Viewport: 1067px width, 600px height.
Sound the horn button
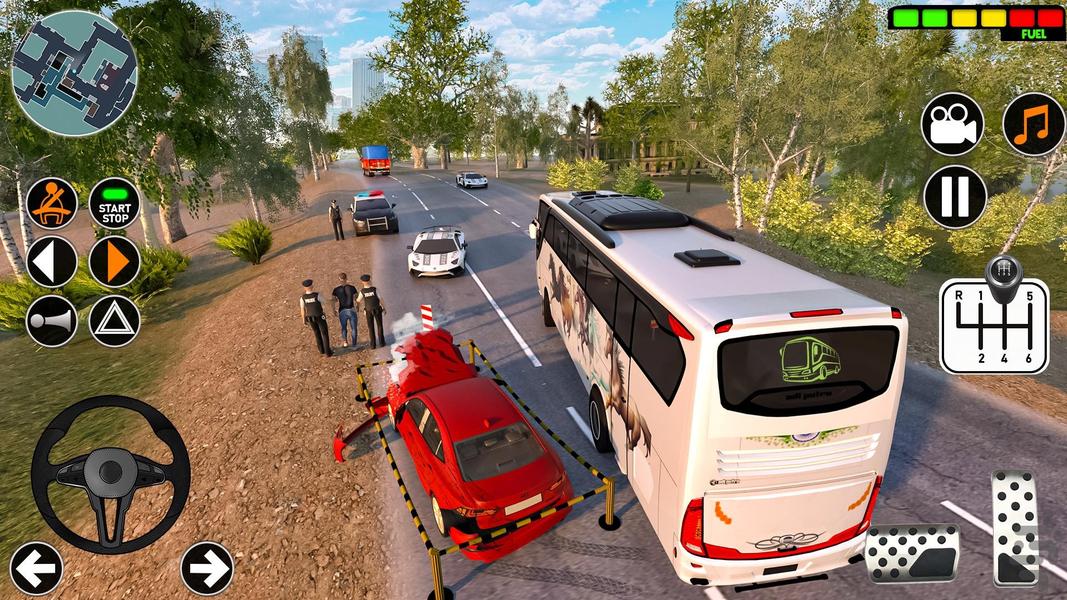click(51, 321)
